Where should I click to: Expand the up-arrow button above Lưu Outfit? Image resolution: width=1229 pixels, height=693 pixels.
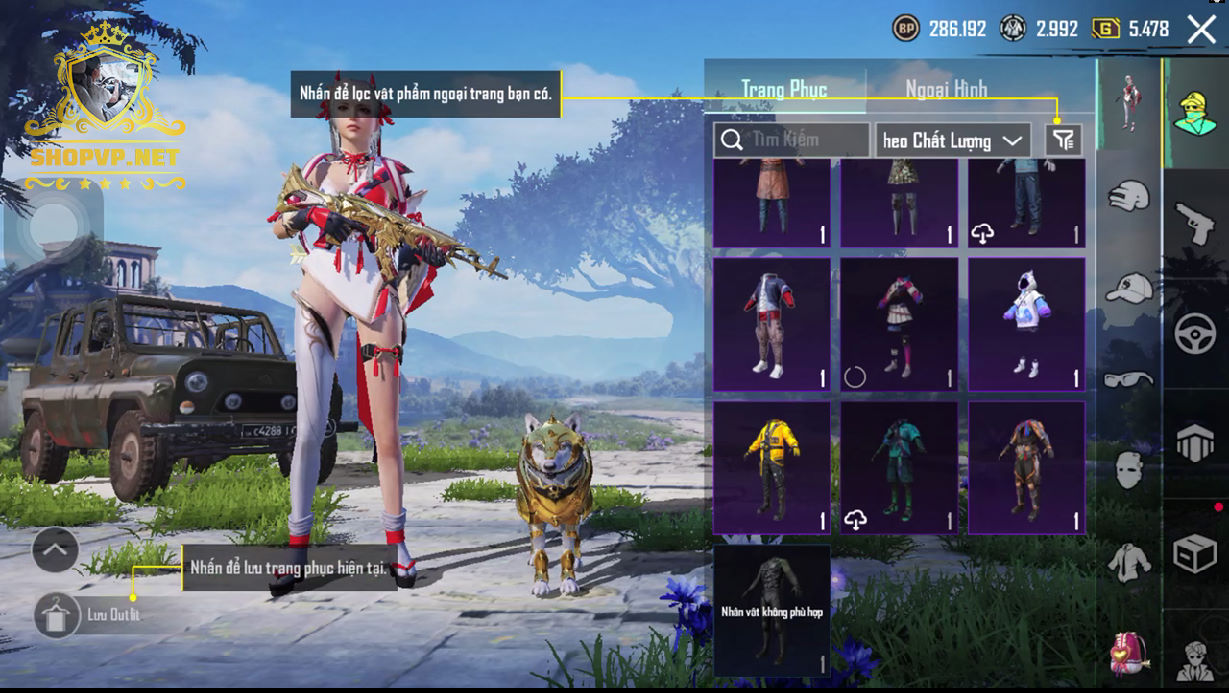[x=55, y=549]
